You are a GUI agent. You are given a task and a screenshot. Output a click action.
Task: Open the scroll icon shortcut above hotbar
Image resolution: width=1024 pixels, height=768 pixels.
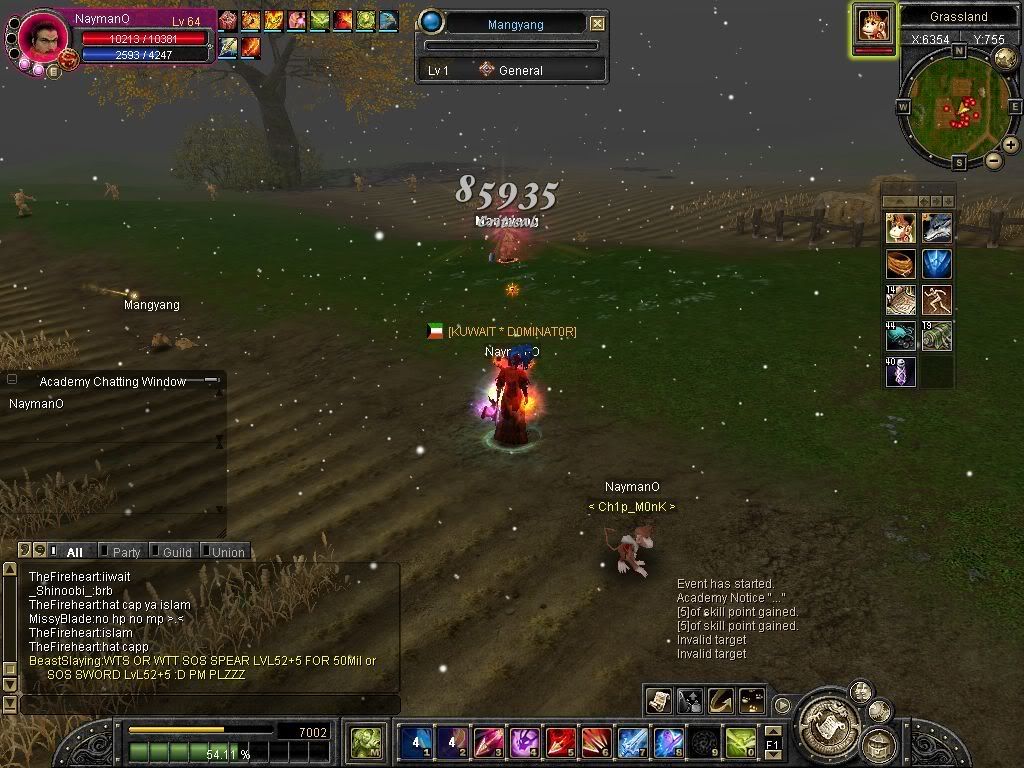pyautogui.click(x=658, y=701)
